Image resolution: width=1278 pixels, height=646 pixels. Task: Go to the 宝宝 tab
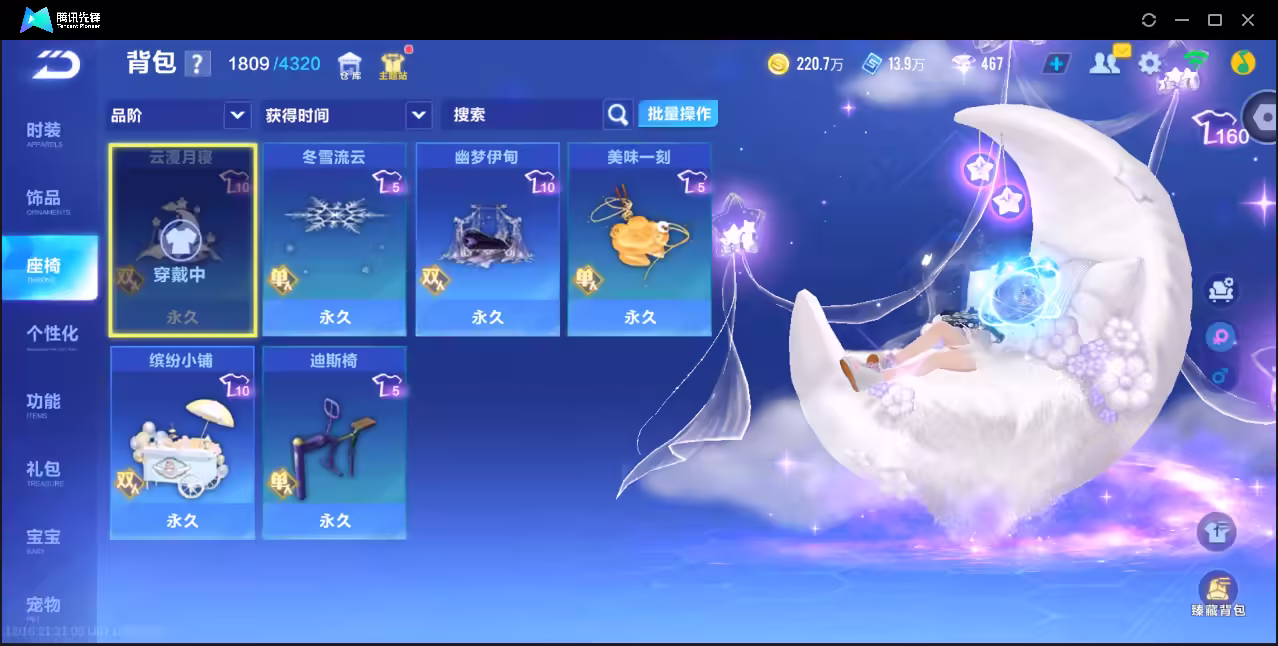(44, 540)
